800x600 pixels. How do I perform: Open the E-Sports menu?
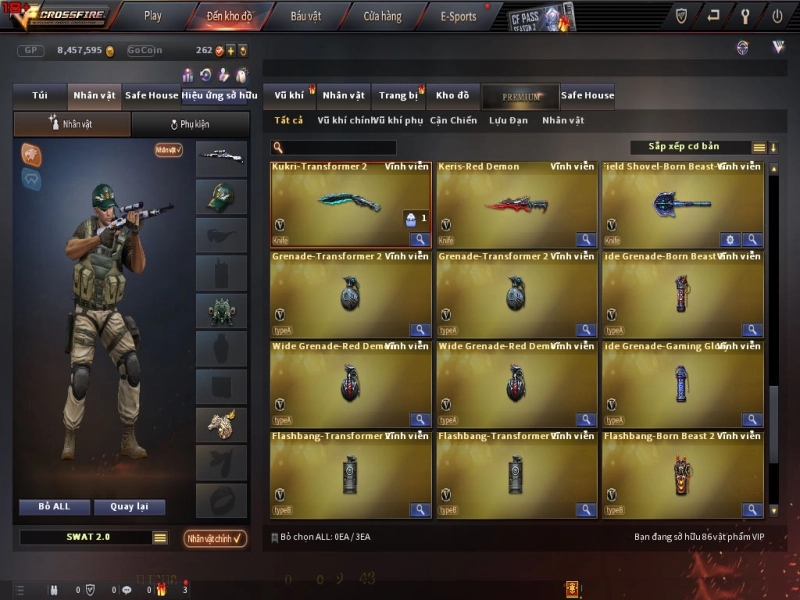(x=458, y=16)
